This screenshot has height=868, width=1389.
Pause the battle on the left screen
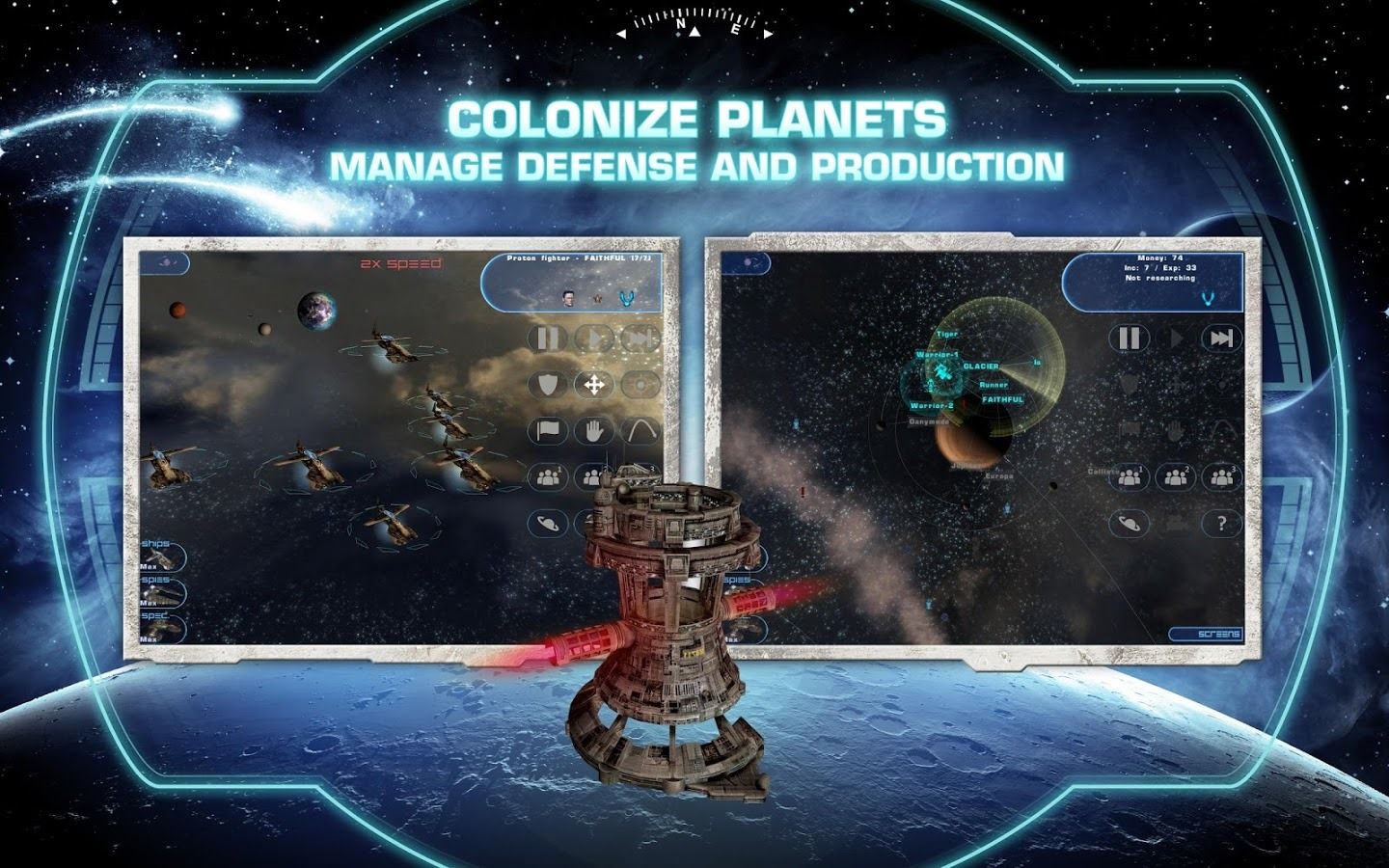click(x=547, y=339)
